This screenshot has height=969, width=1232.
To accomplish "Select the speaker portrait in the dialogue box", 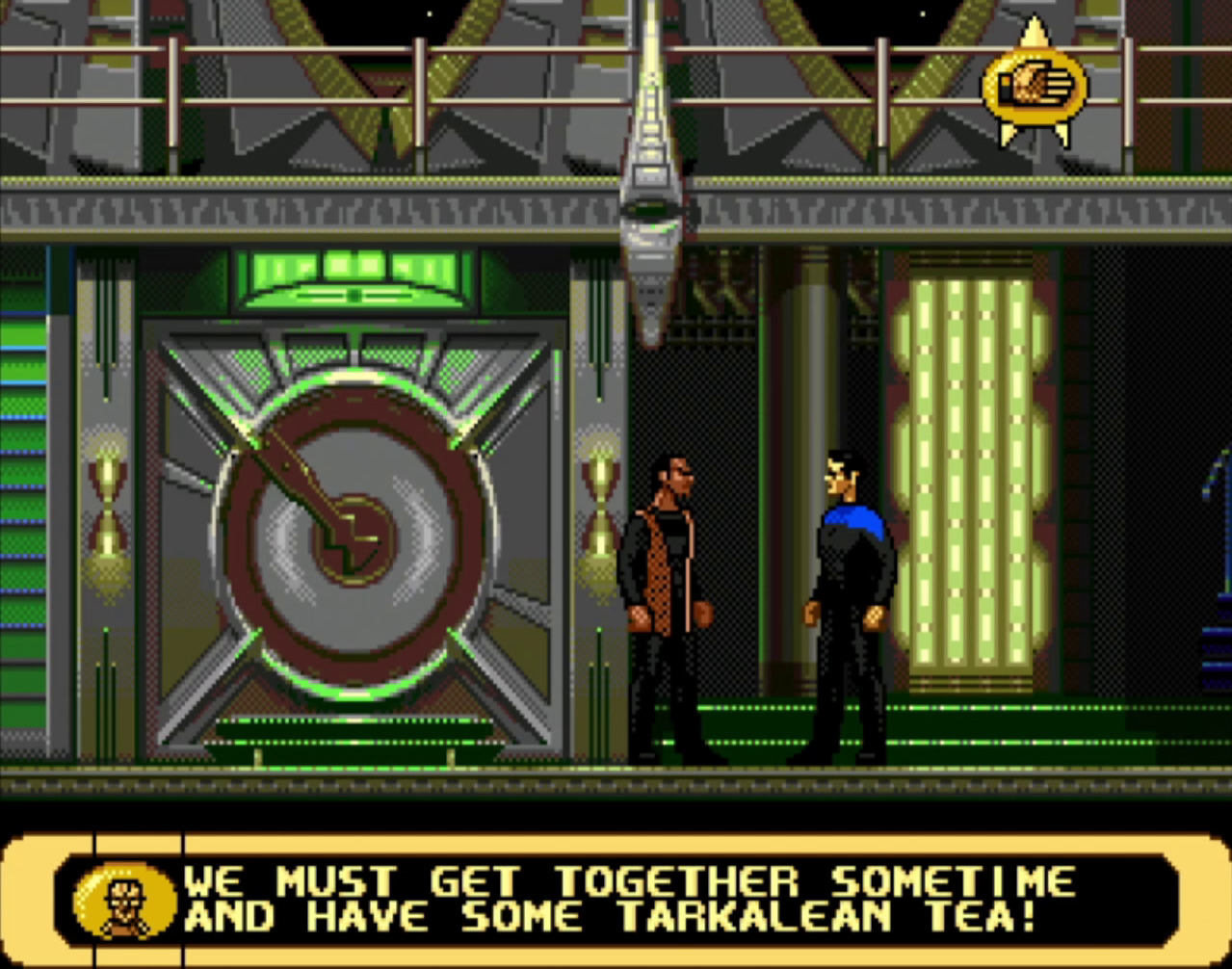I will coord(124,903).
